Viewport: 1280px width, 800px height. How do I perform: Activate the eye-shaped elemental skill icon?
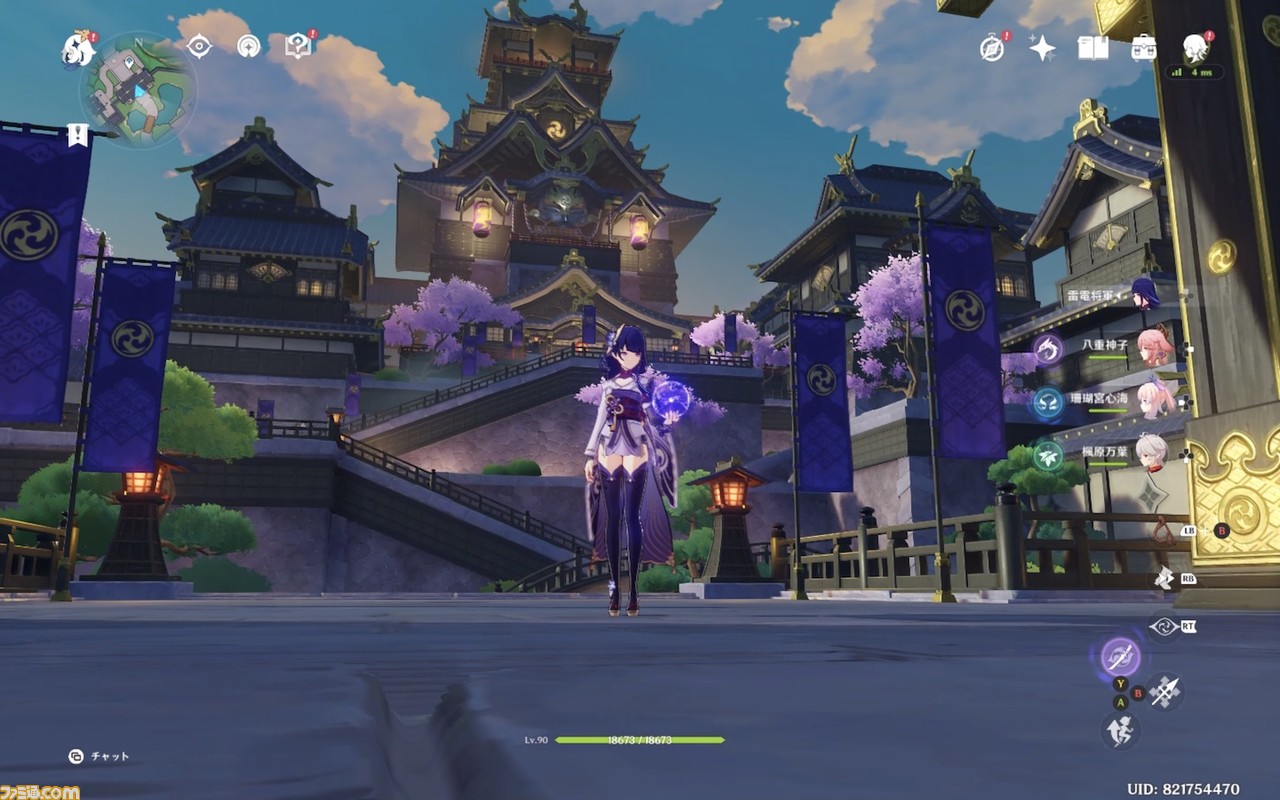(1163, 627)
